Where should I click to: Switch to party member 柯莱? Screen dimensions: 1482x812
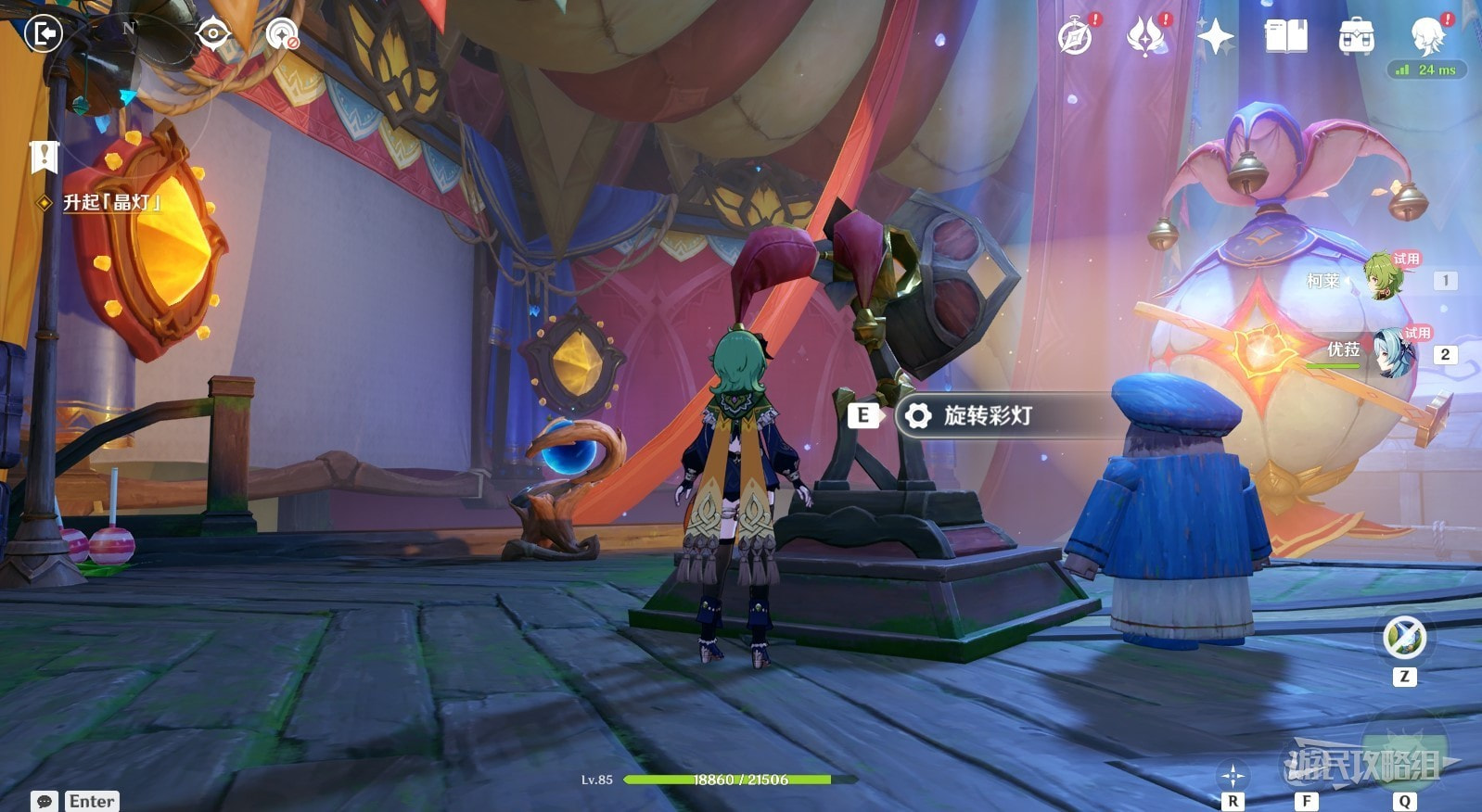(x=1382, y=278)
